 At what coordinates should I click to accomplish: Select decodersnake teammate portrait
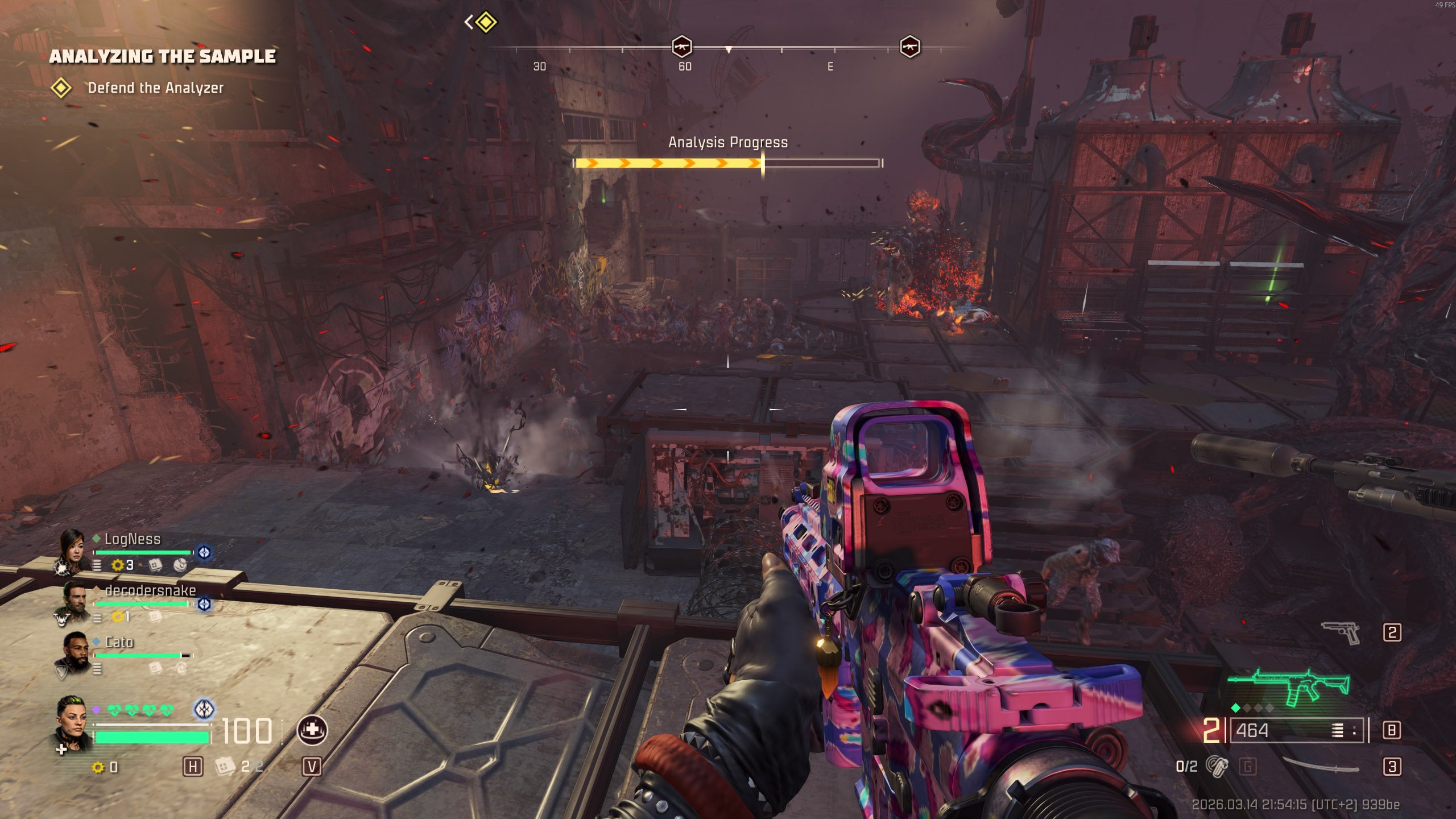(73, 598)
